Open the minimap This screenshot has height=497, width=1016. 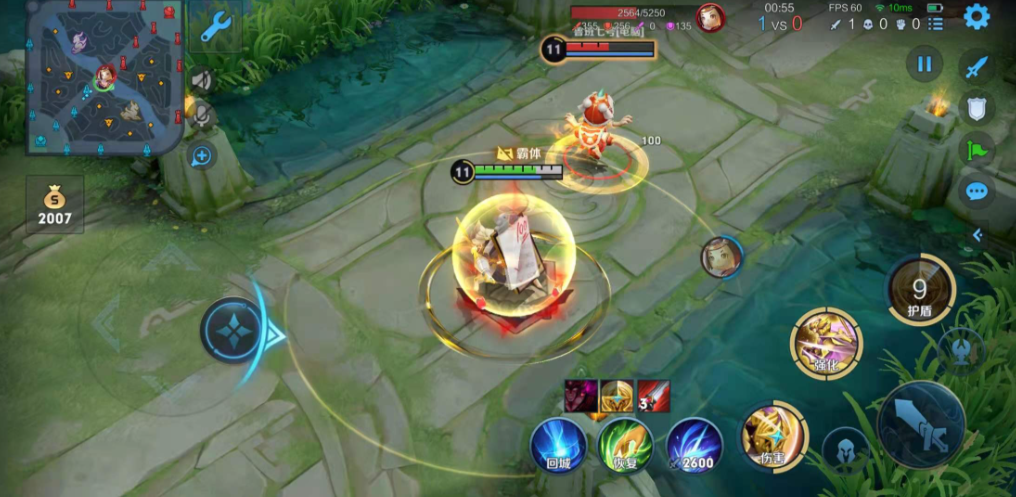click(105, 78)
